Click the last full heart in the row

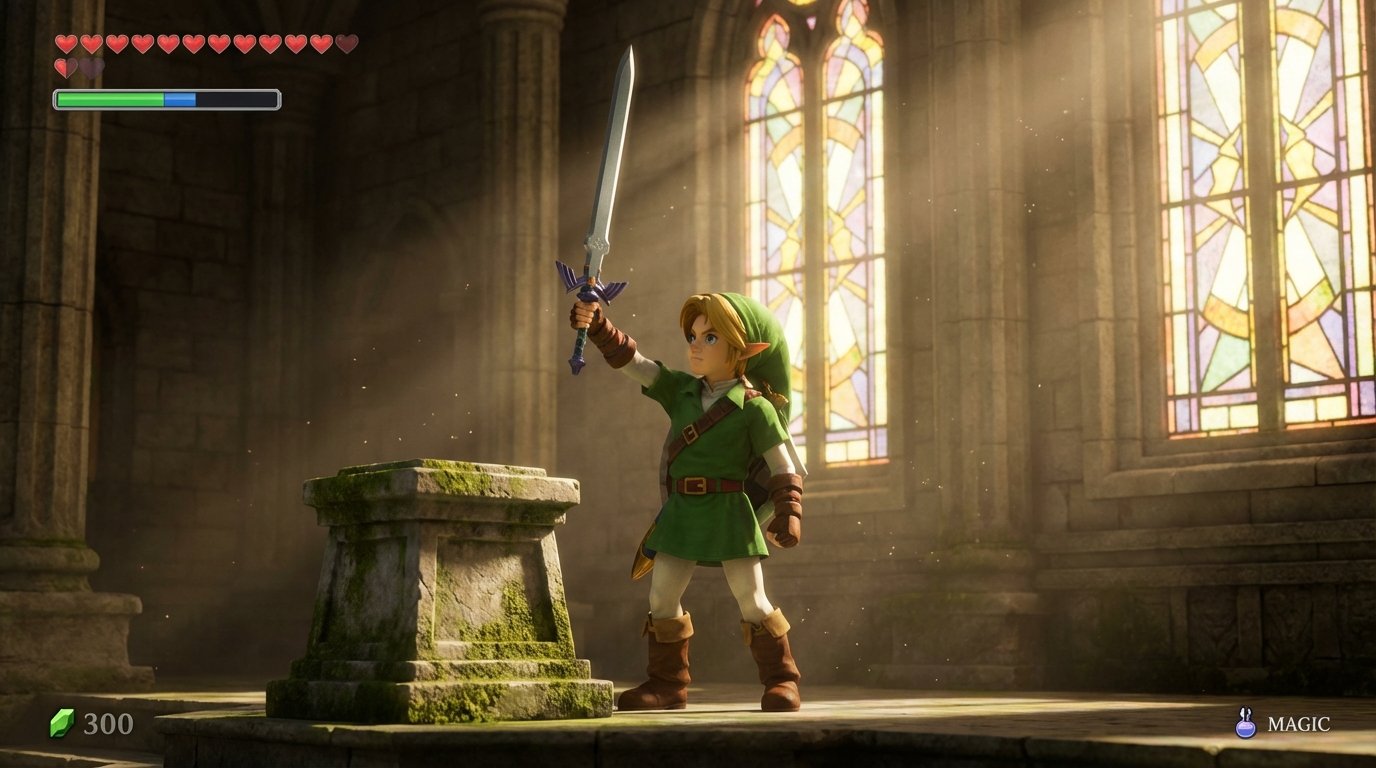coord(321,43)
